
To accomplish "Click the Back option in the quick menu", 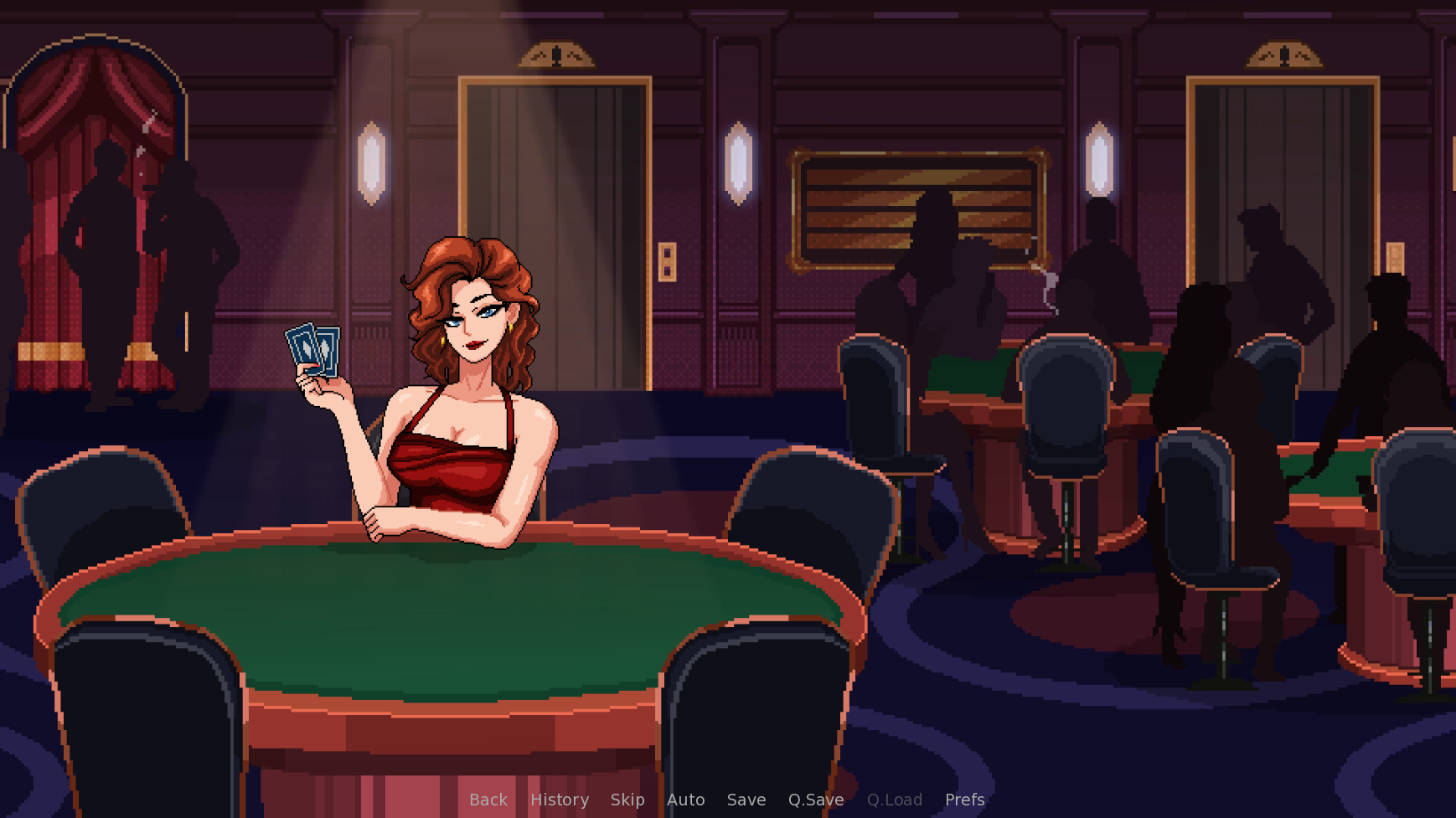I will (x=488, y=800).
